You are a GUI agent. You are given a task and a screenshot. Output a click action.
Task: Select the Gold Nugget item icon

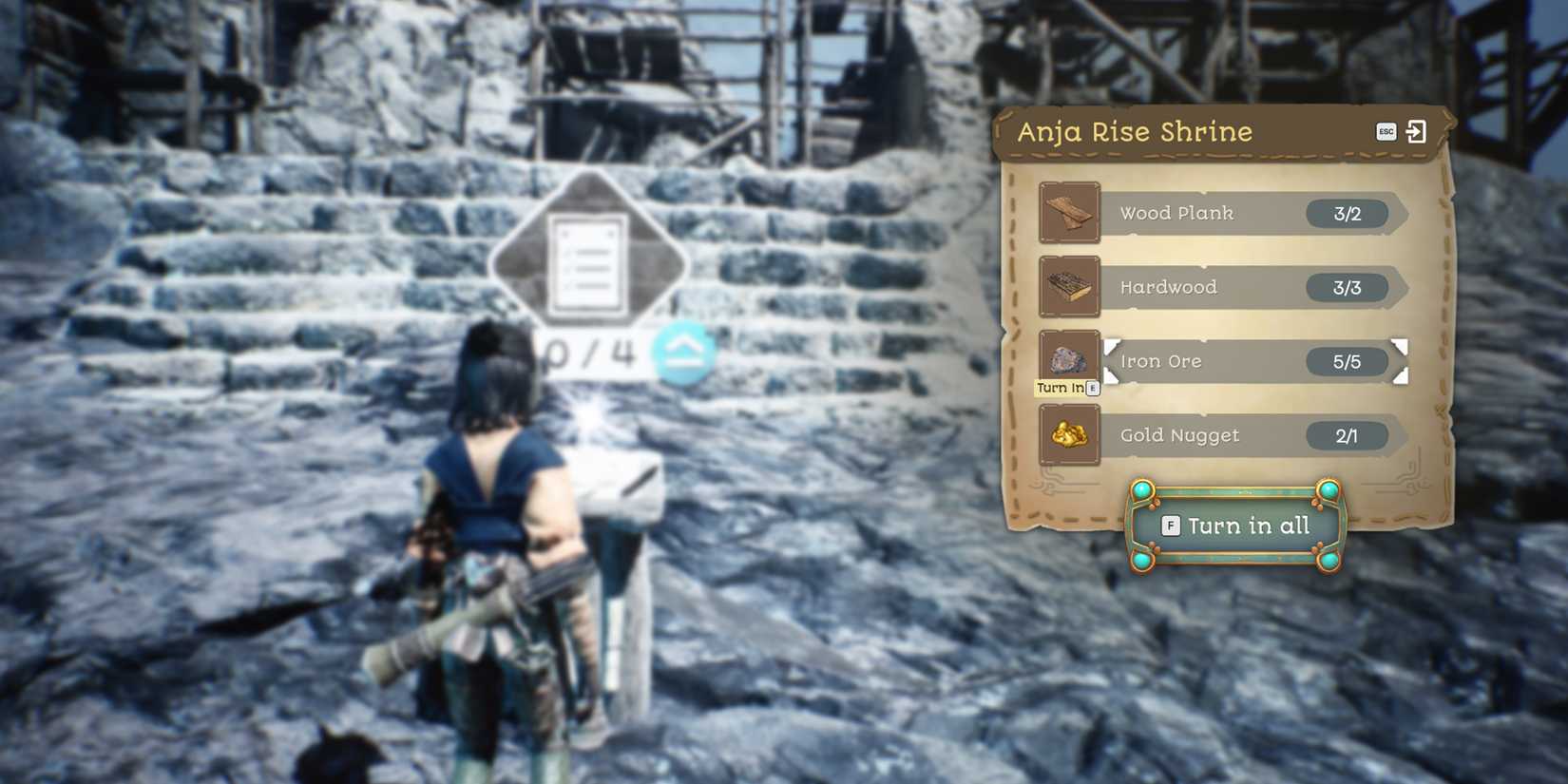pyautogui.click(x=1069, y=434)
